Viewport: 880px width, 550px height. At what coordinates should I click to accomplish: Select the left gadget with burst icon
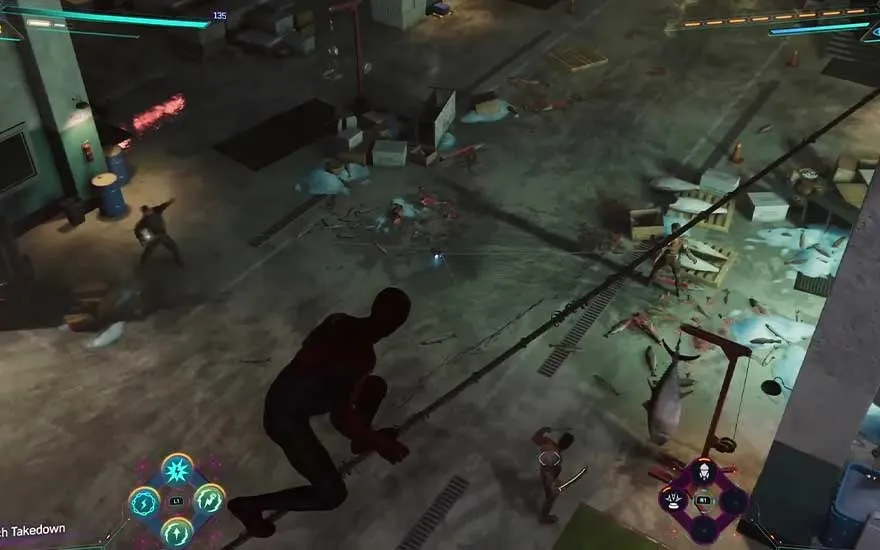pyautogui.click(x=676, y=500)
